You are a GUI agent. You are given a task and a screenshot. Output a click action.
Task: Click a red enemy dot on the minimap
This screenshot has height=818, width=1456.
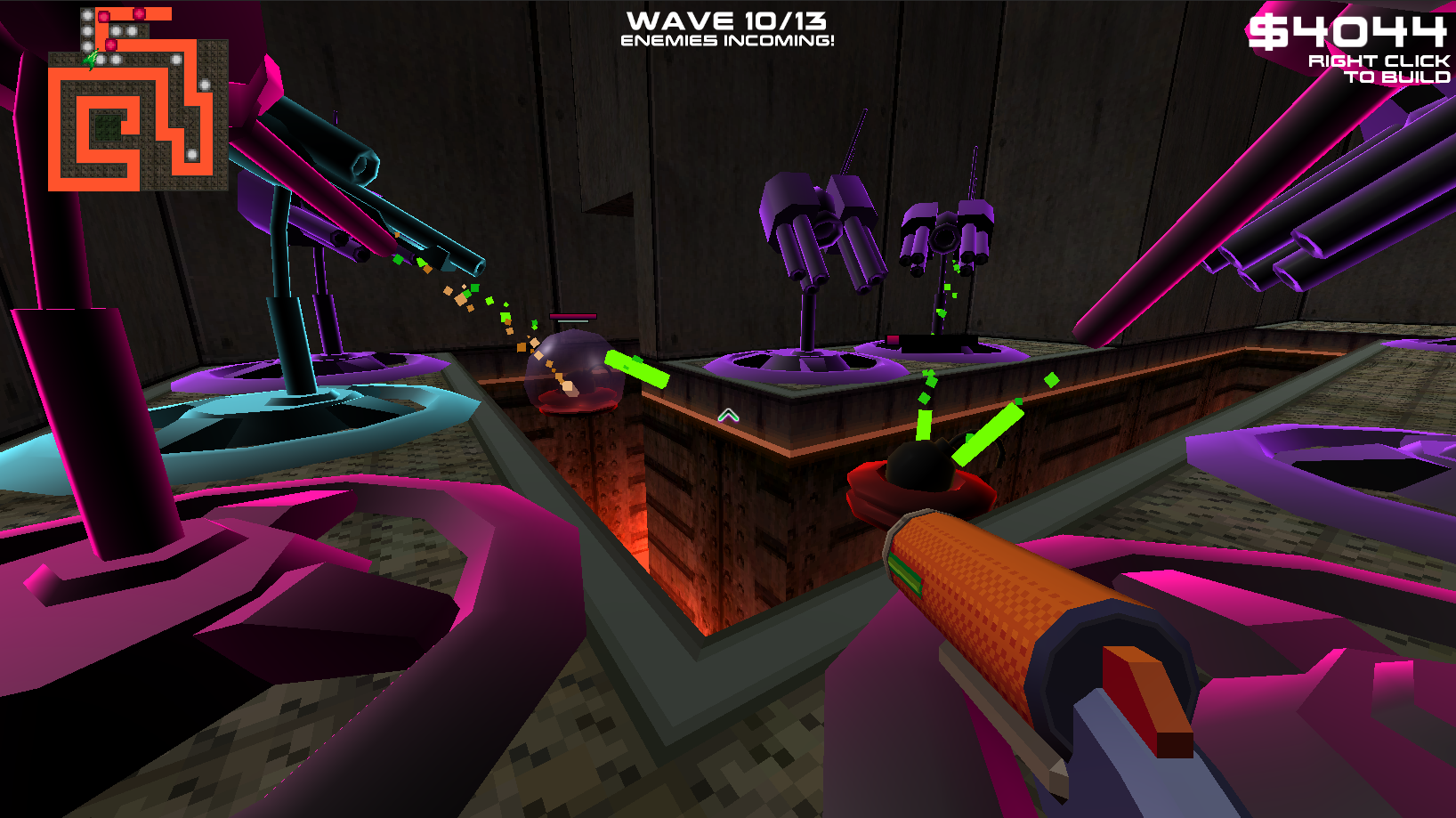(x=103, y=16)
